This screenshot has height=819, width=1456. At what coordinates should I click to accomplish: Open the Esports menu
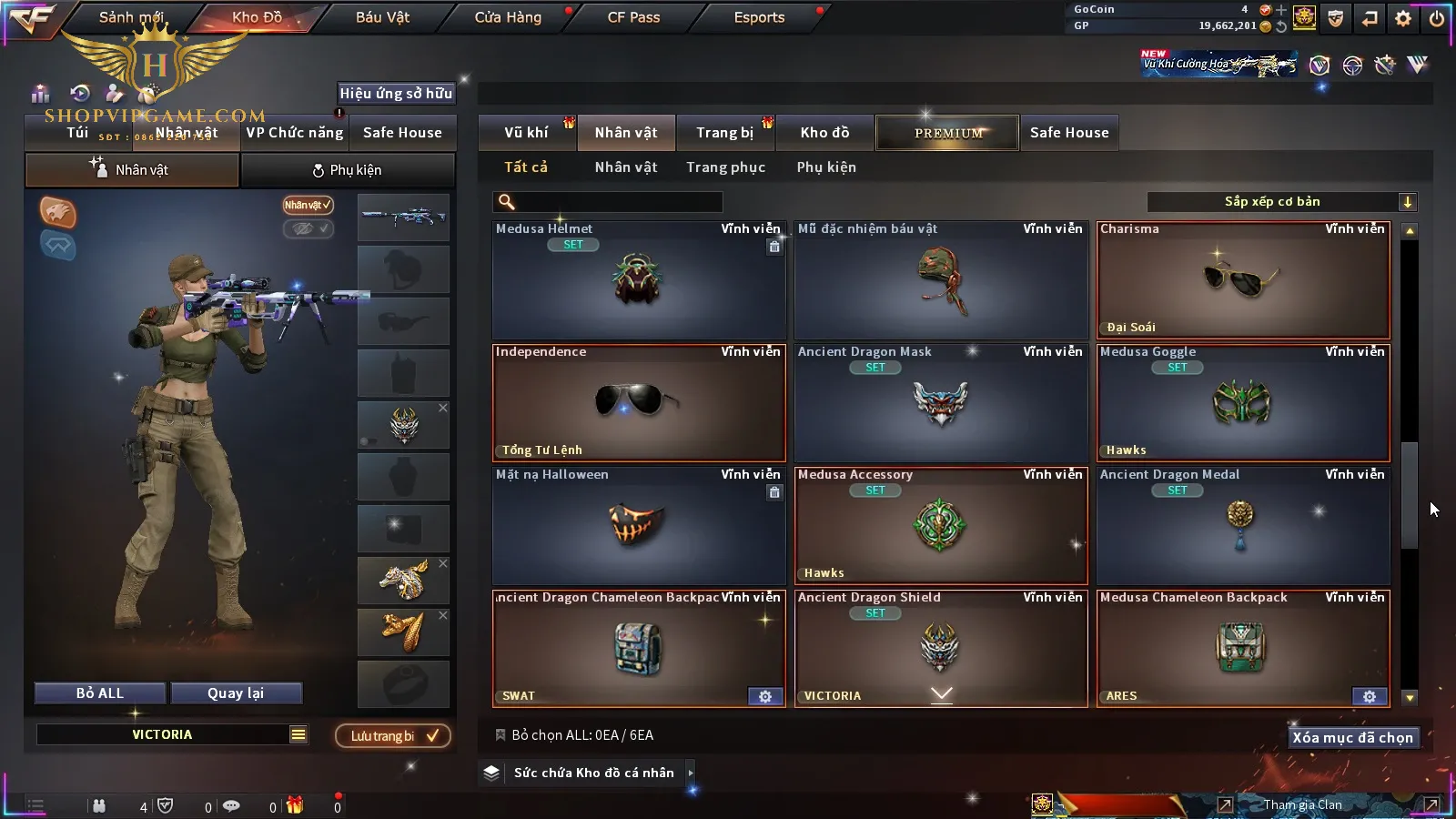tap(759, 17)
